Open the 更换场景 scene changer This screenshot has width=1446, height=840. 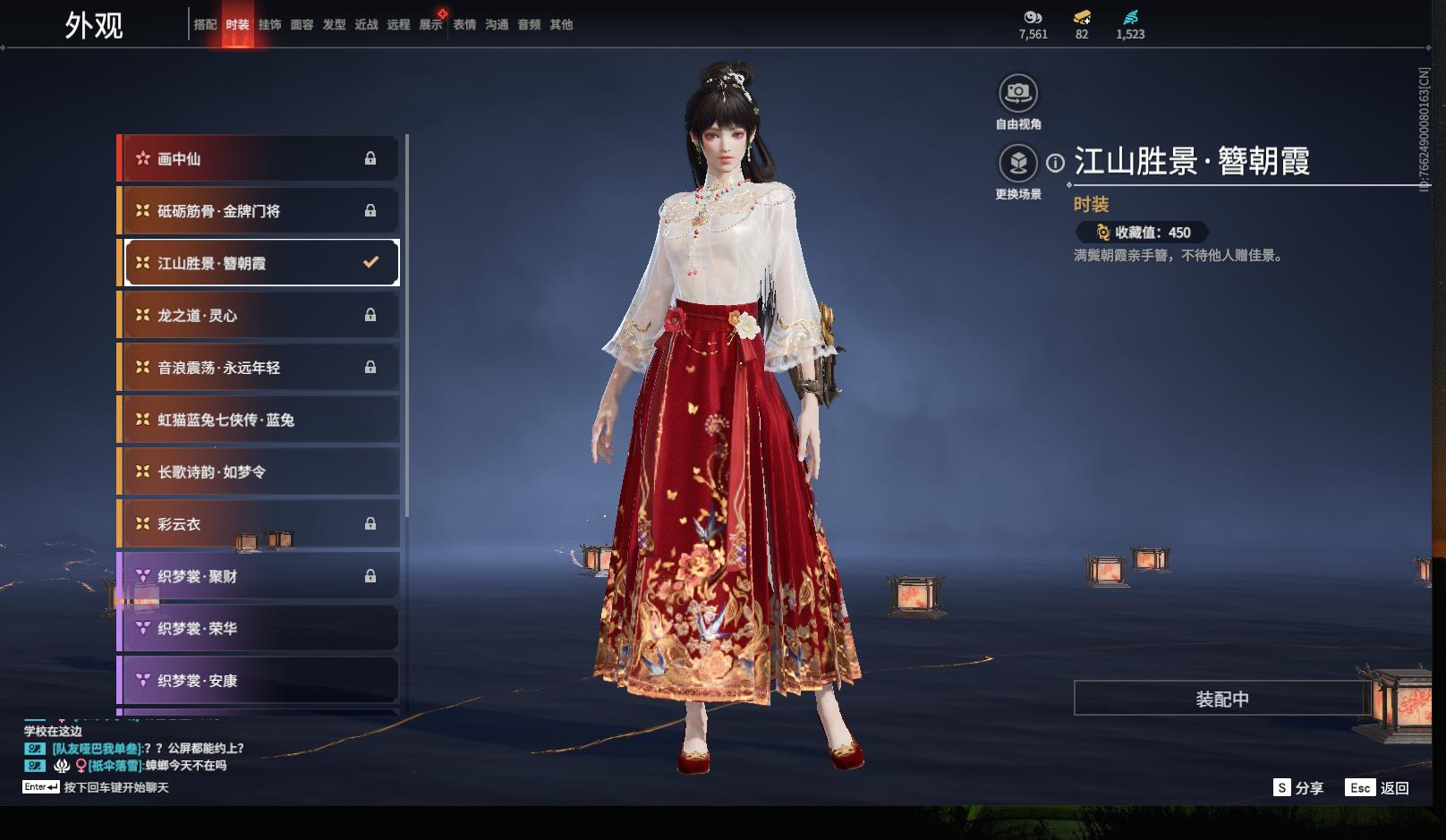tap(1018, 164)
